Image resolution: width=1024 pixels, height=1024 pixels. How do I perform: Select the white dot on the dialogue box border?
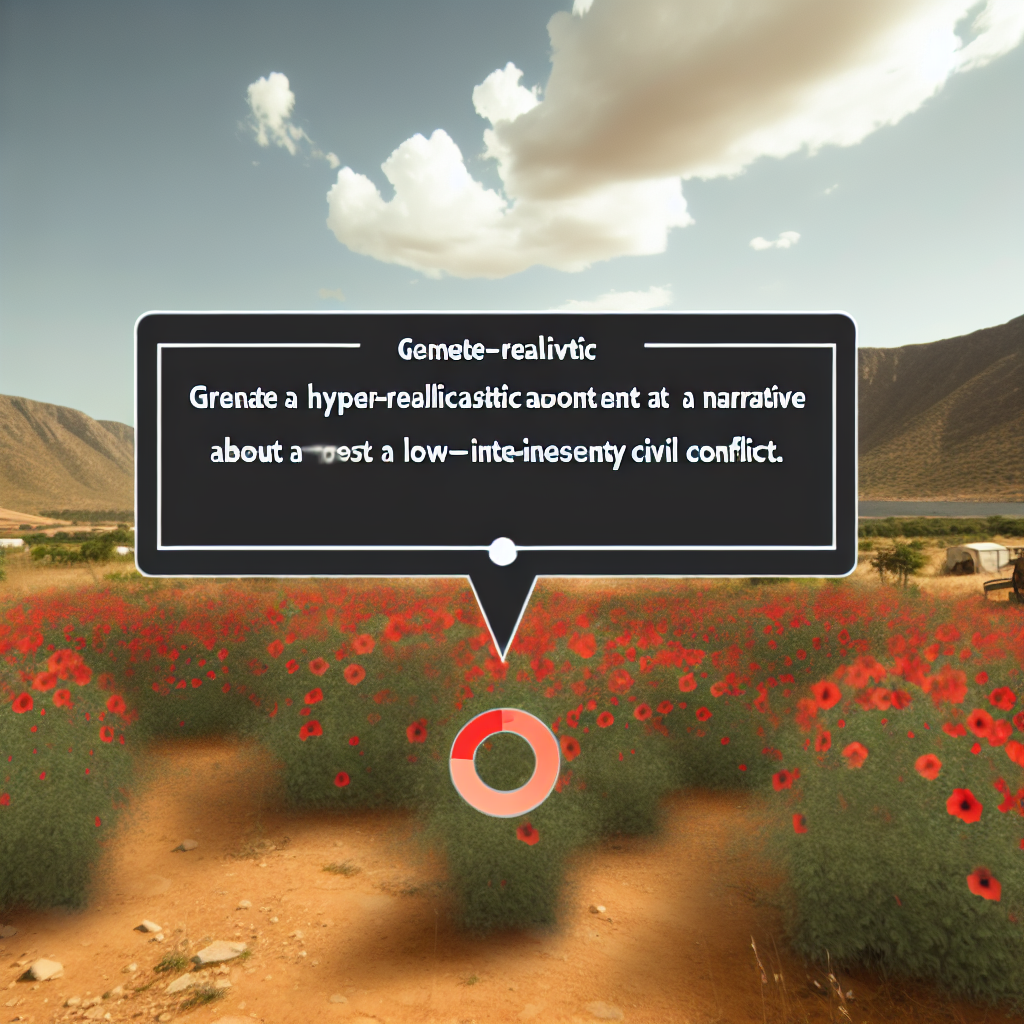point(502,549)
